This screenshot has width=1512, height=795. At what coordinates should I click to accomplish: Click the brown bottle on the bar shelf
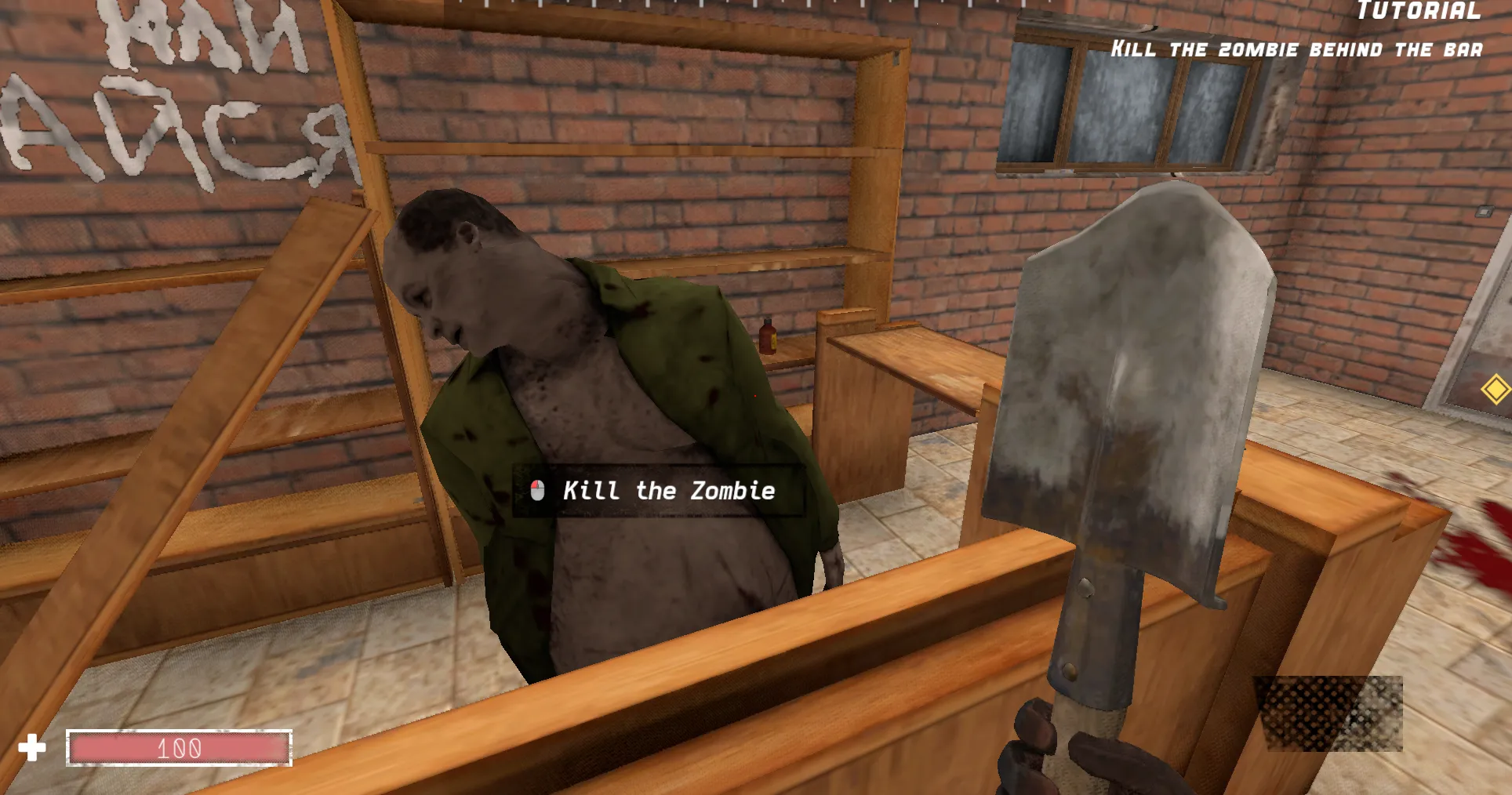pyautogui.click(x=766, y=339)
